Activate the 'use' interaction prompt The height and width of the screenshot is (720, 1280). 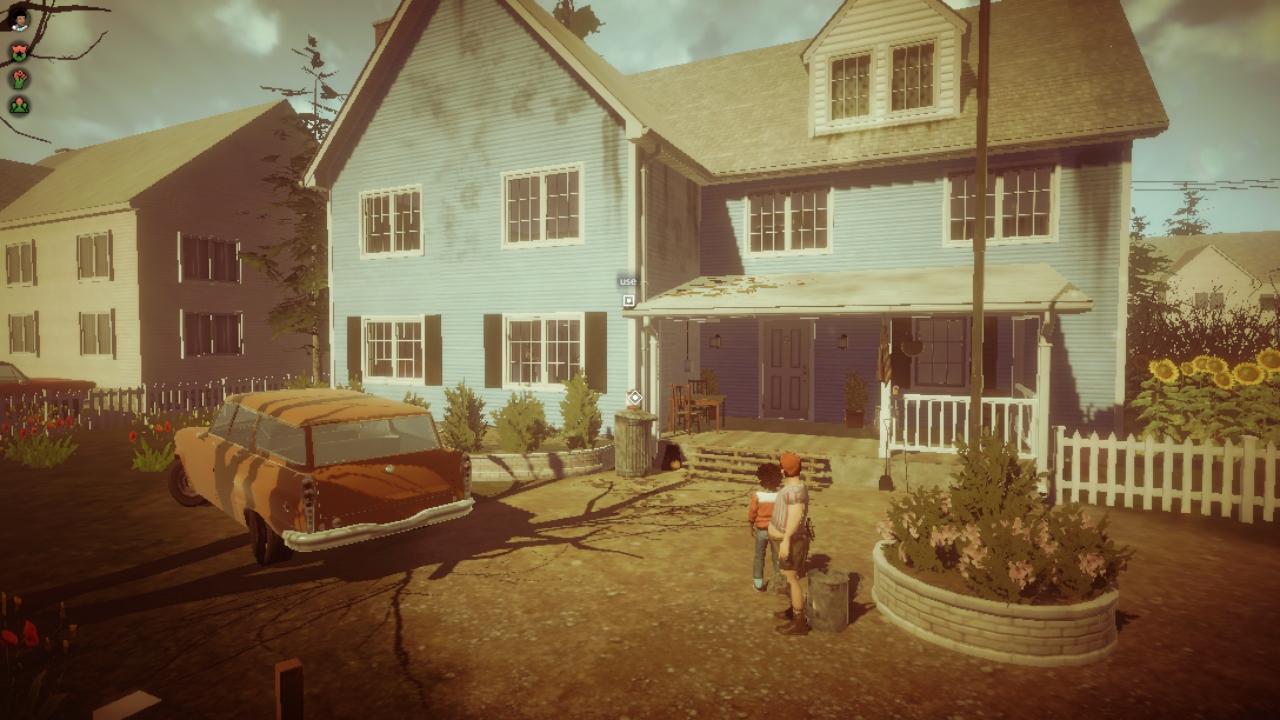coord(628,281)
